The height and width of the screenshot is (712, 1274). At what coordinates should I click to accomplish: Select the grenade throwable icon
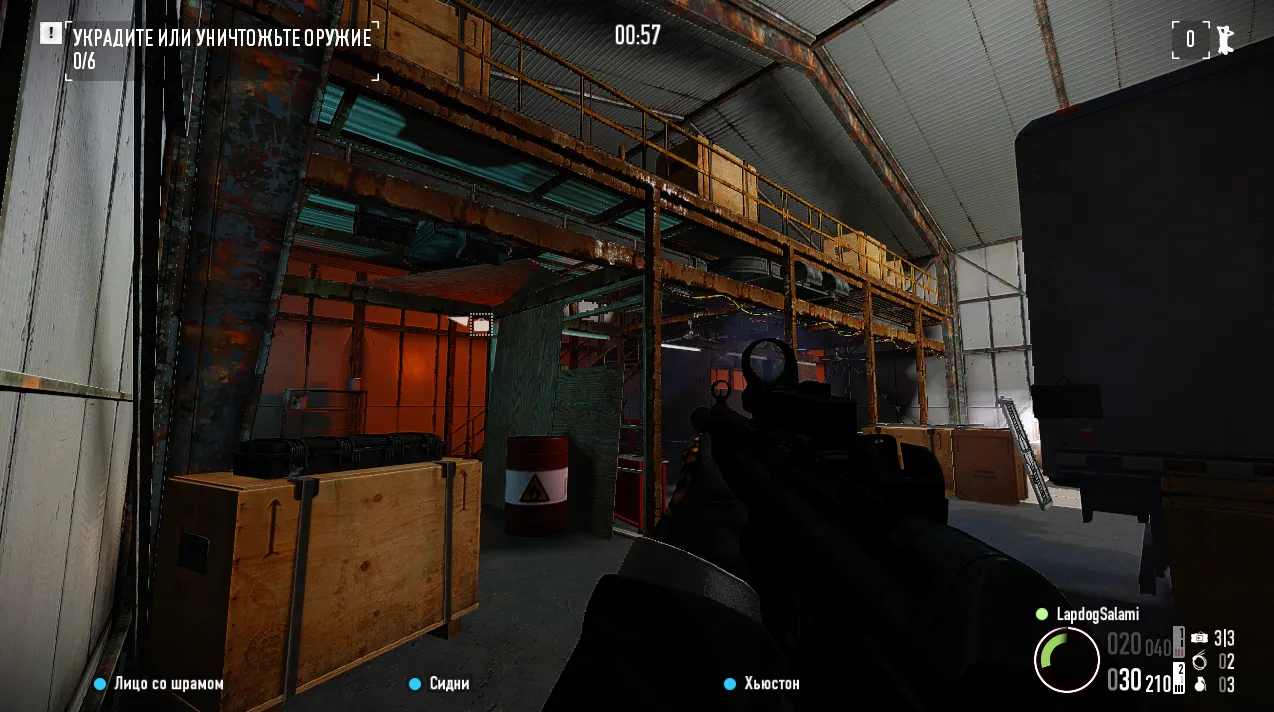(x=1199, y=685)
